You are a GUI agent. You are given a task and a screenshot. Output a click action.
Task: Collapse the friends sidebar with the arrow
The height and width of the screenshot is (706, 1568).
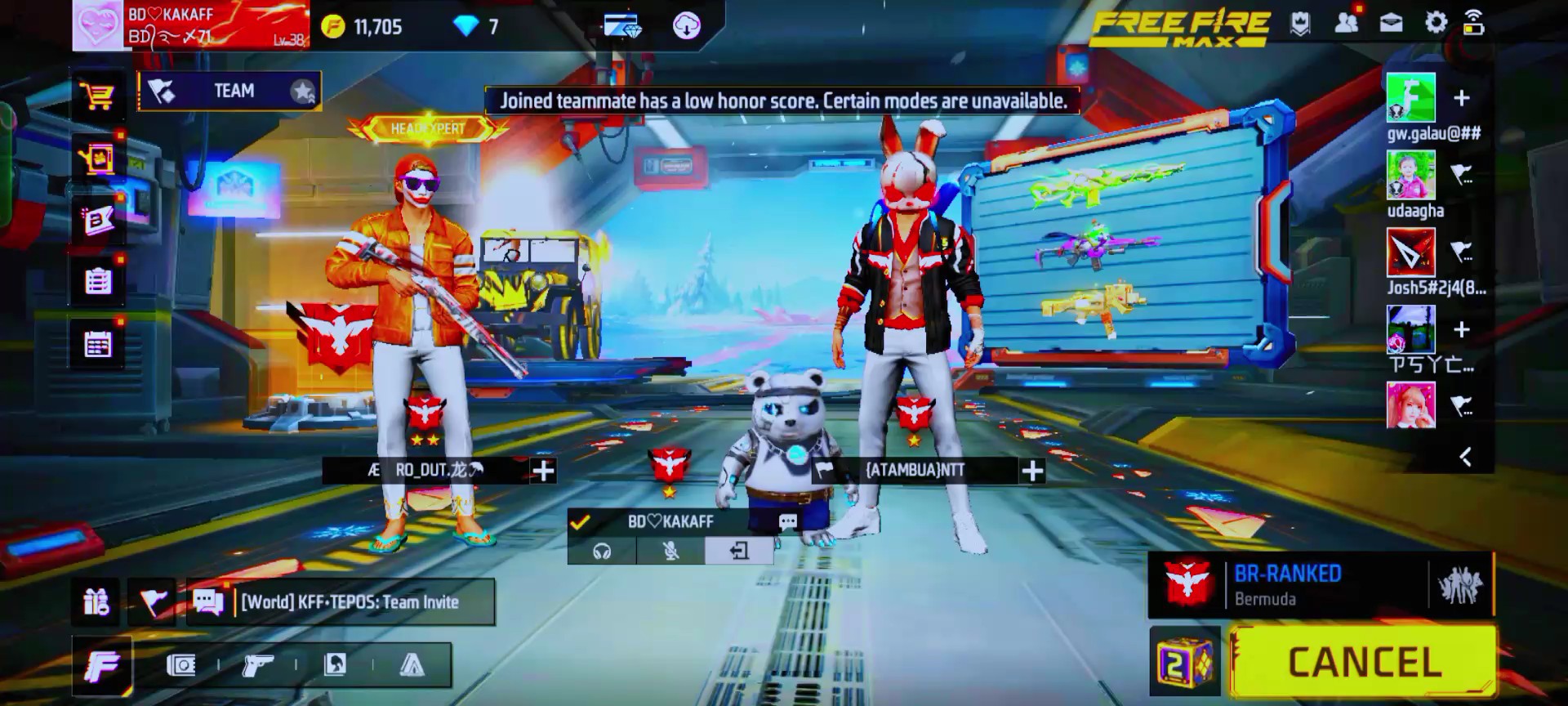coord(1466,457)
